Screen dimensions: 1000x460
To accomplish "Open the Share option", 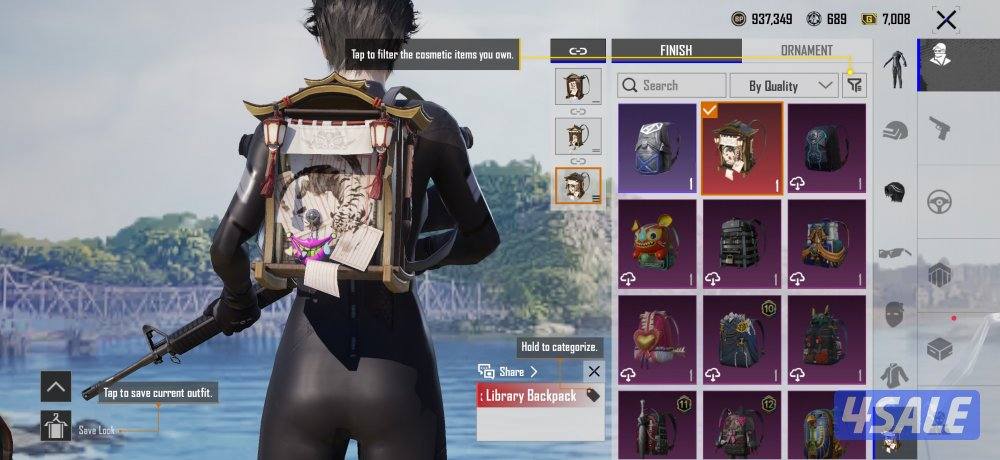I will tap(510, 372).
